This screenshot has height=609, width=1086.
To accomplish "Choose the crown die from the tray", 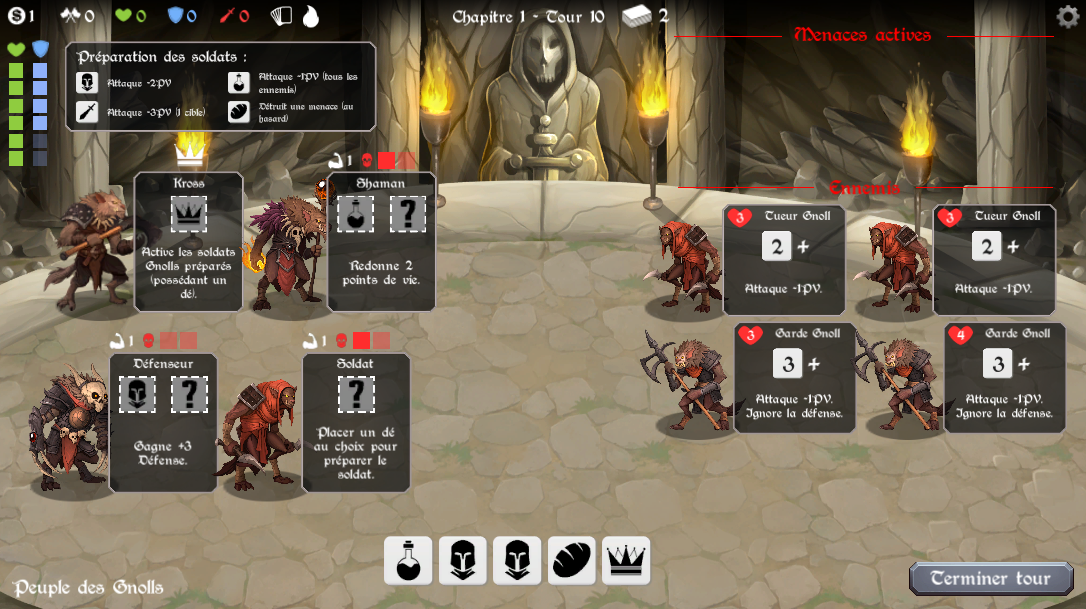I will [626, 560].
